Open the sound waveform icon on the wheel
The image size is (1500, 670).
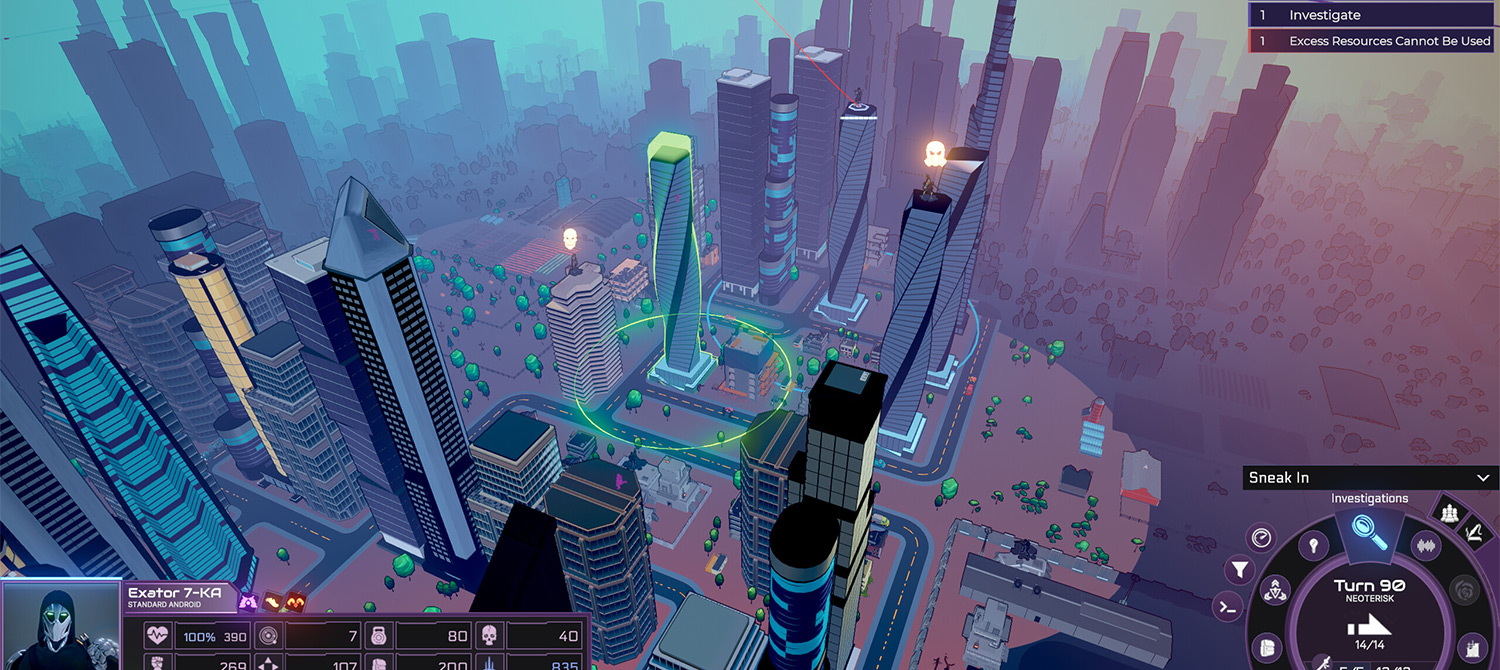(1424, 545)
